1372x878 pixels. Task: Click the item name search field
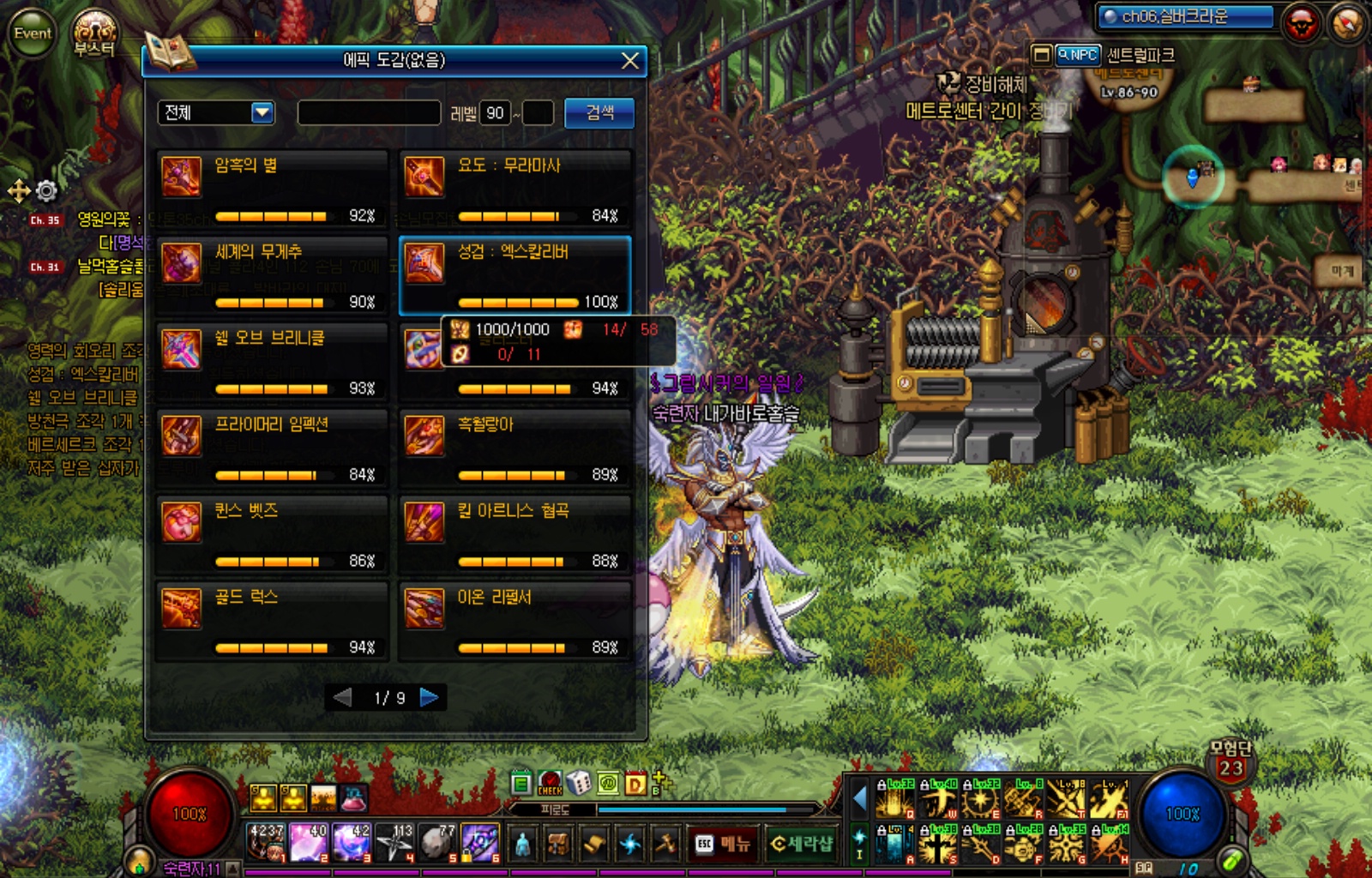tap(369, 112)
